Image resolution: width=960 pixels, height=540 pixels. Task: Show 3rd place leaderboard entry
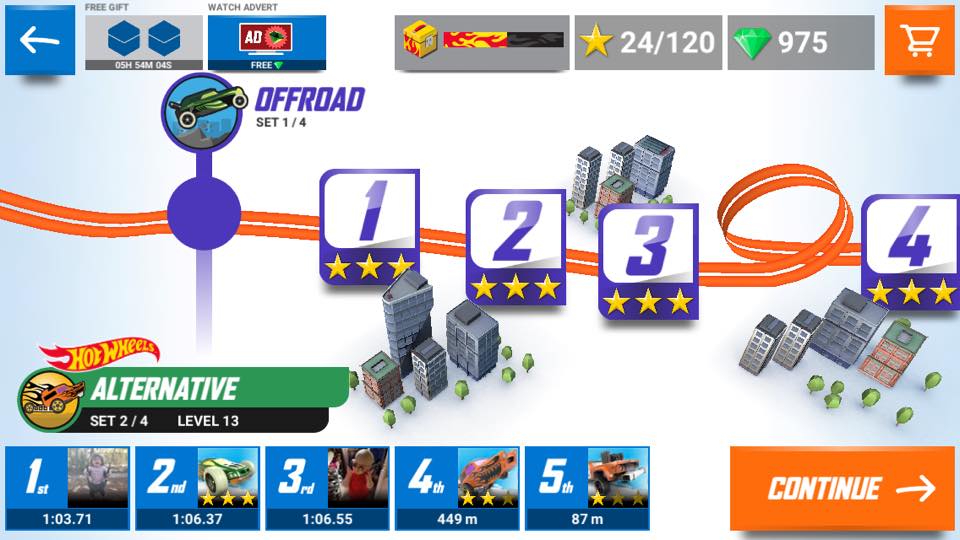(x=327, y=488)
